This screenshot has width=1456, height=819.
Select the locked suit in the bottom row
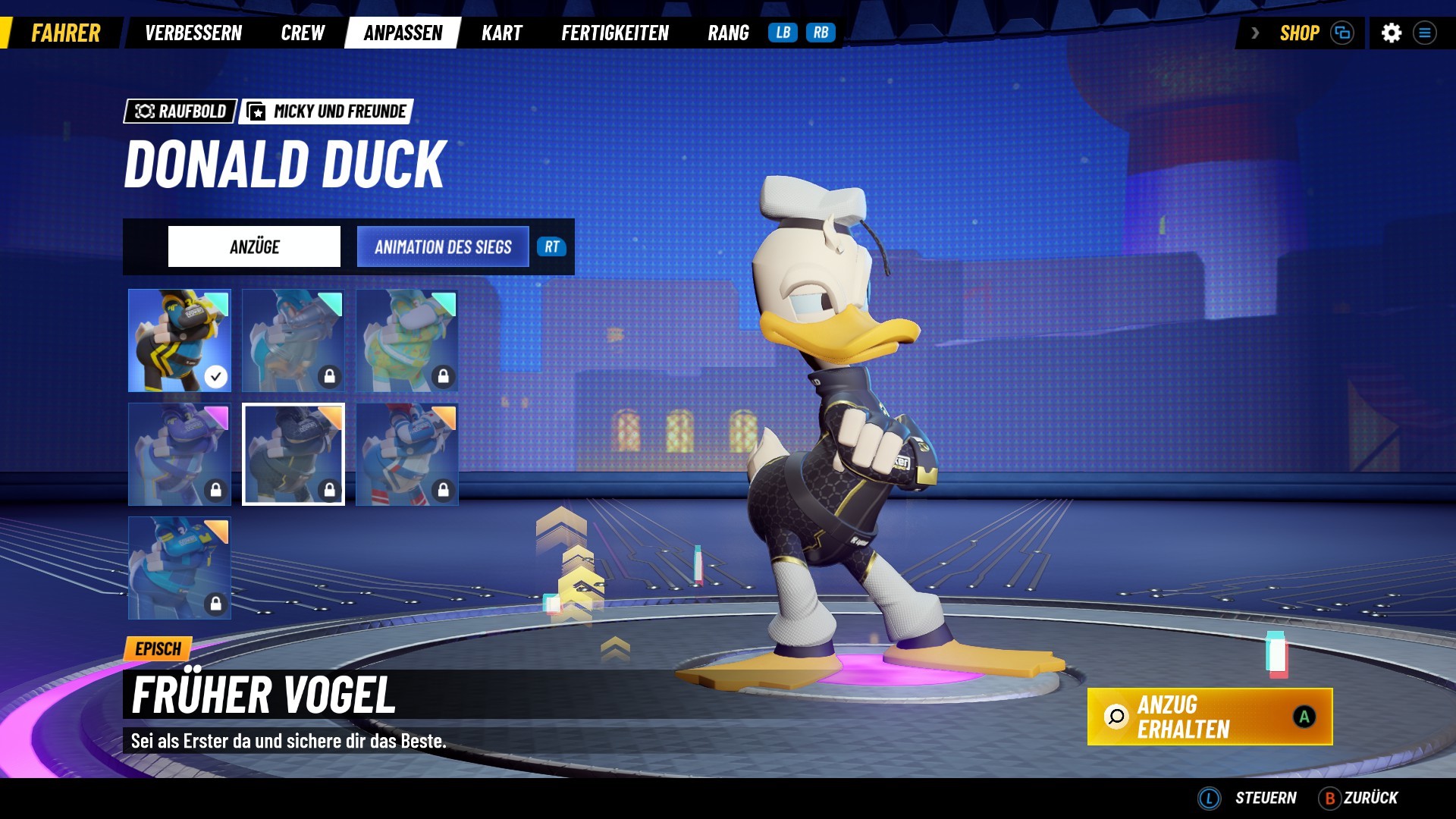pyautogui.click(x=180, y=568)
